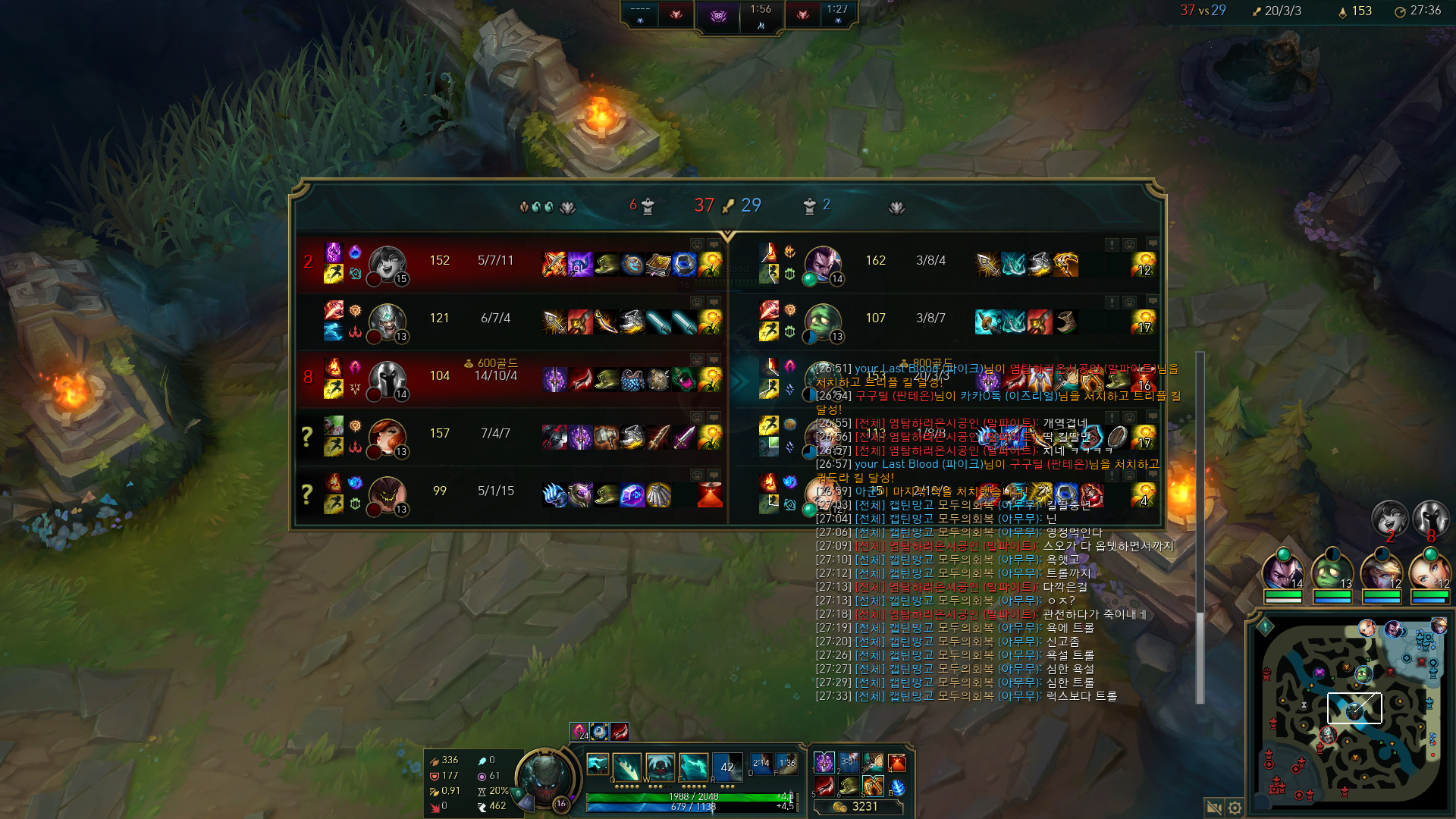
Task: Click the red curved blade in slot 5
Action: pyautogui.click(x=824, y=786)
